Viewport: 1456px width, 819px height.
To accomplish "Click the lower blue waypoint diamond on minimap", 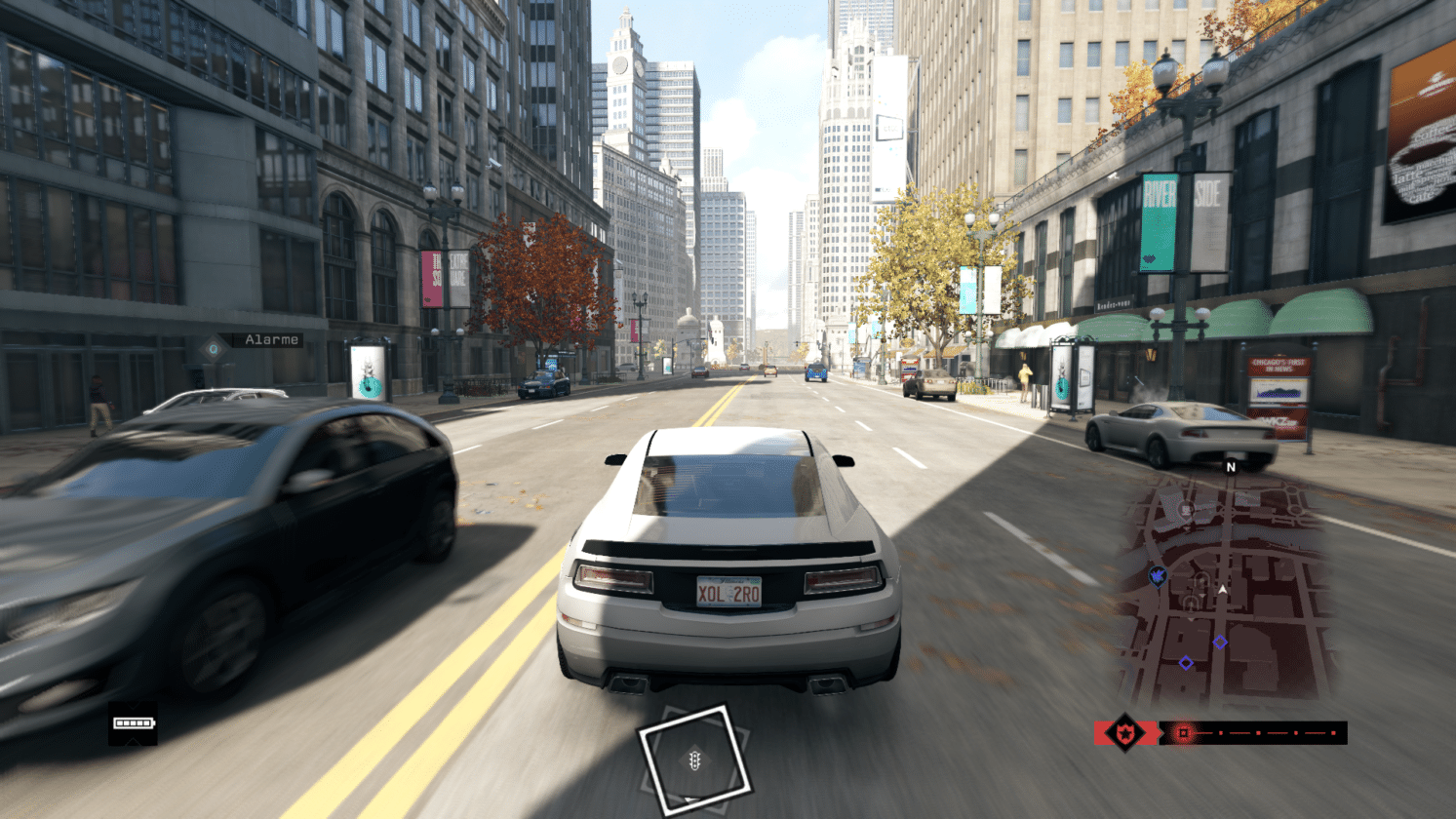I will click(x=1186, y=663).
